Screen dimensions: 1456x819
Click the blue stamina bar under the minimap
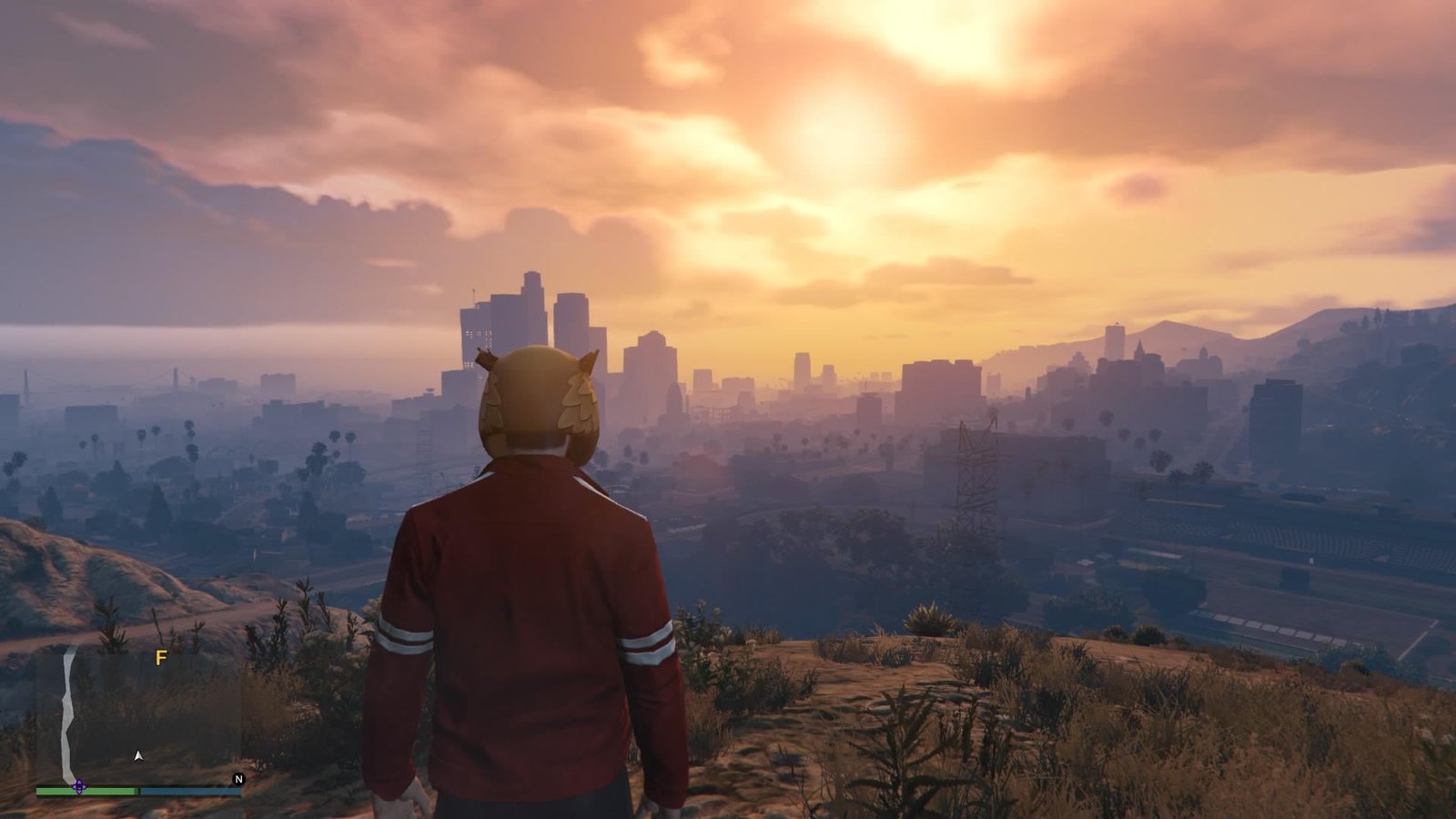[189, 791]
